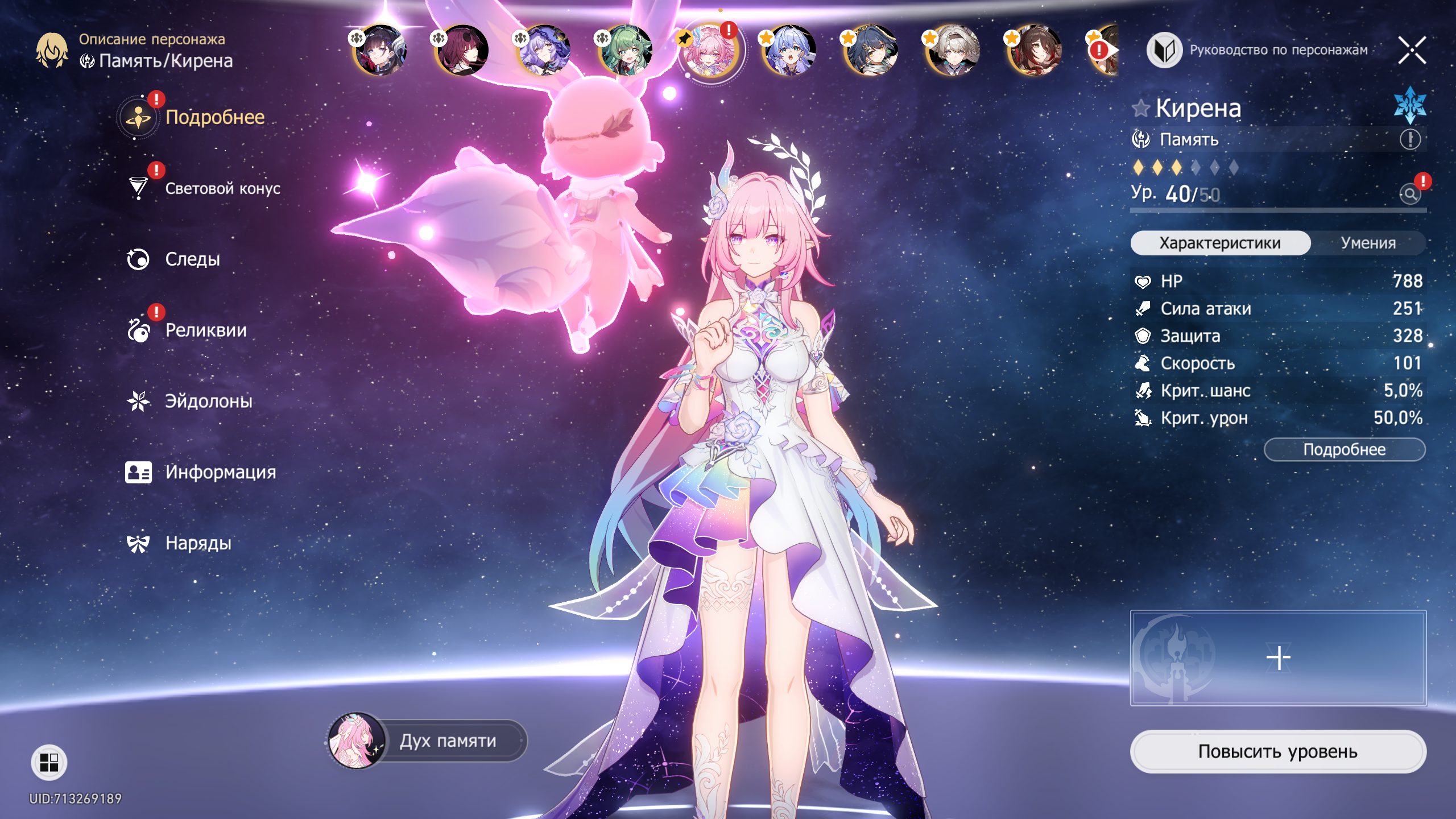Open the Информация entry
The width and height of the screenshot is (1456, 819).
pyautogui.click(x=220, y=472)
